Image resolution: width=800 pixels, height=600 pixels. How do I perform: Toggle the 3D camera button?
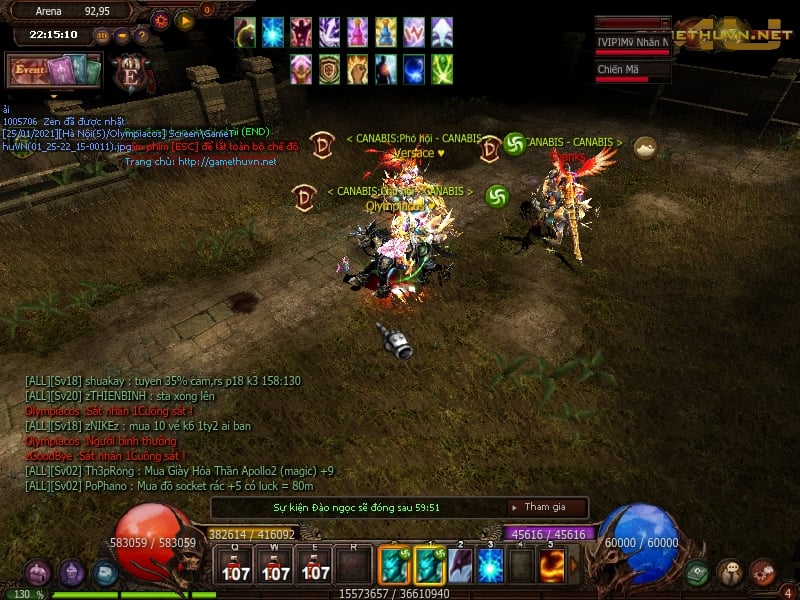(102, 35)
